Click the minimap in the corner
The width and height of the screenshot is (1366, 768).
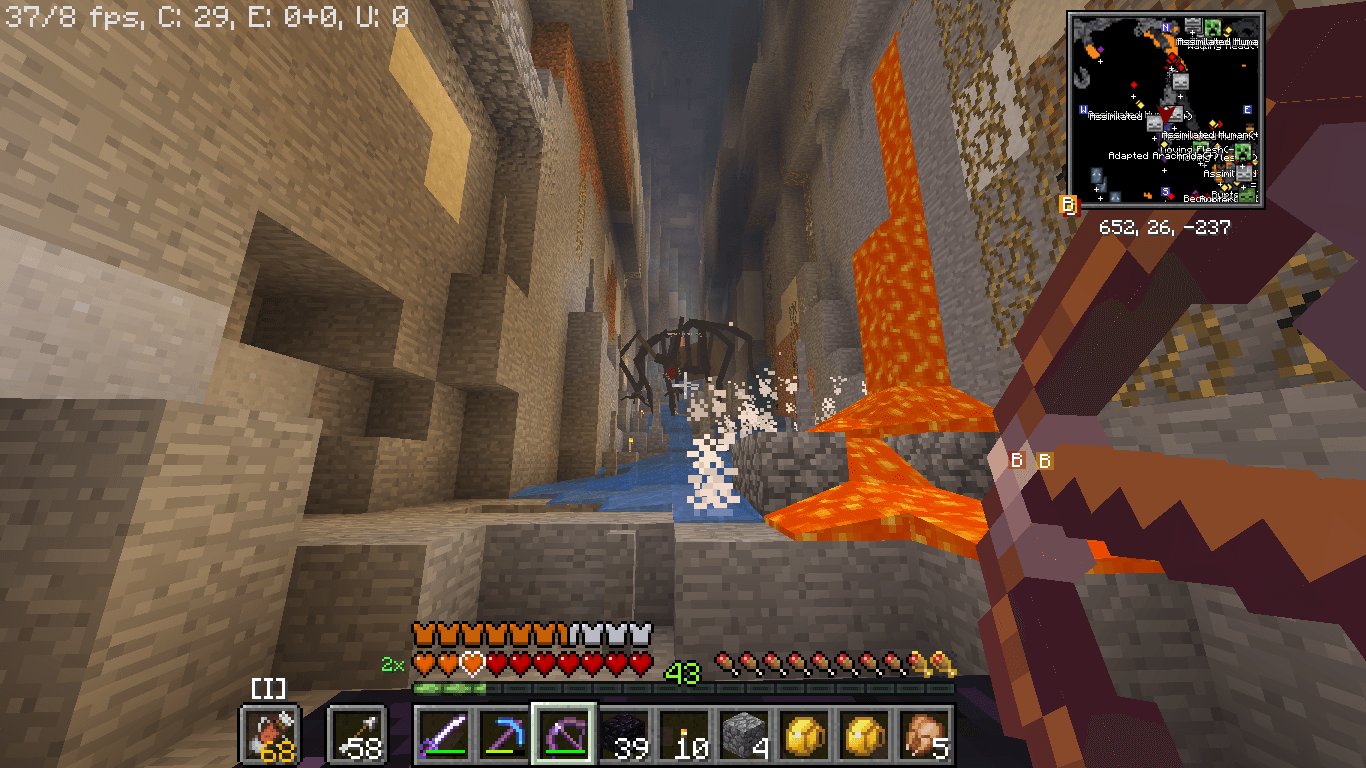click(1165, 110)
